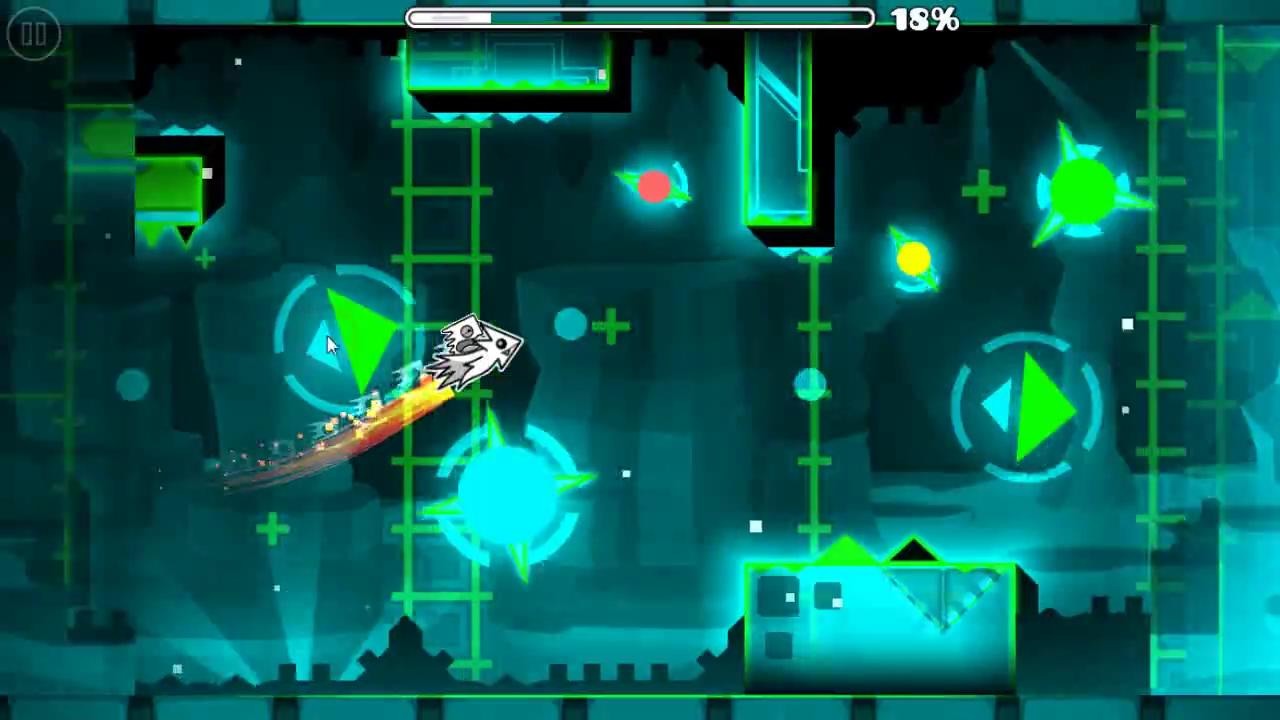This screenshot has width=1280, height=720.
Task: Click the 18% progress label
Action: click(x=922, y=19)
